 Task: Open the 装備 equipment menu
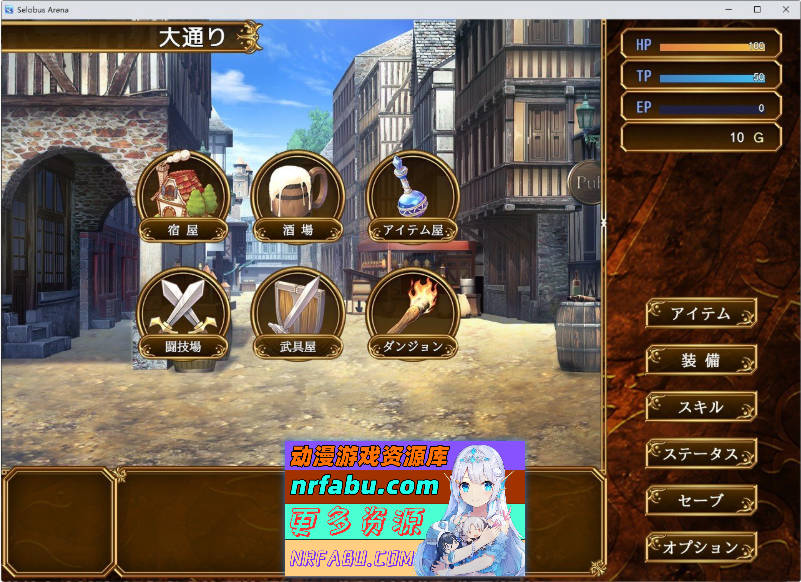pos(700,360)
